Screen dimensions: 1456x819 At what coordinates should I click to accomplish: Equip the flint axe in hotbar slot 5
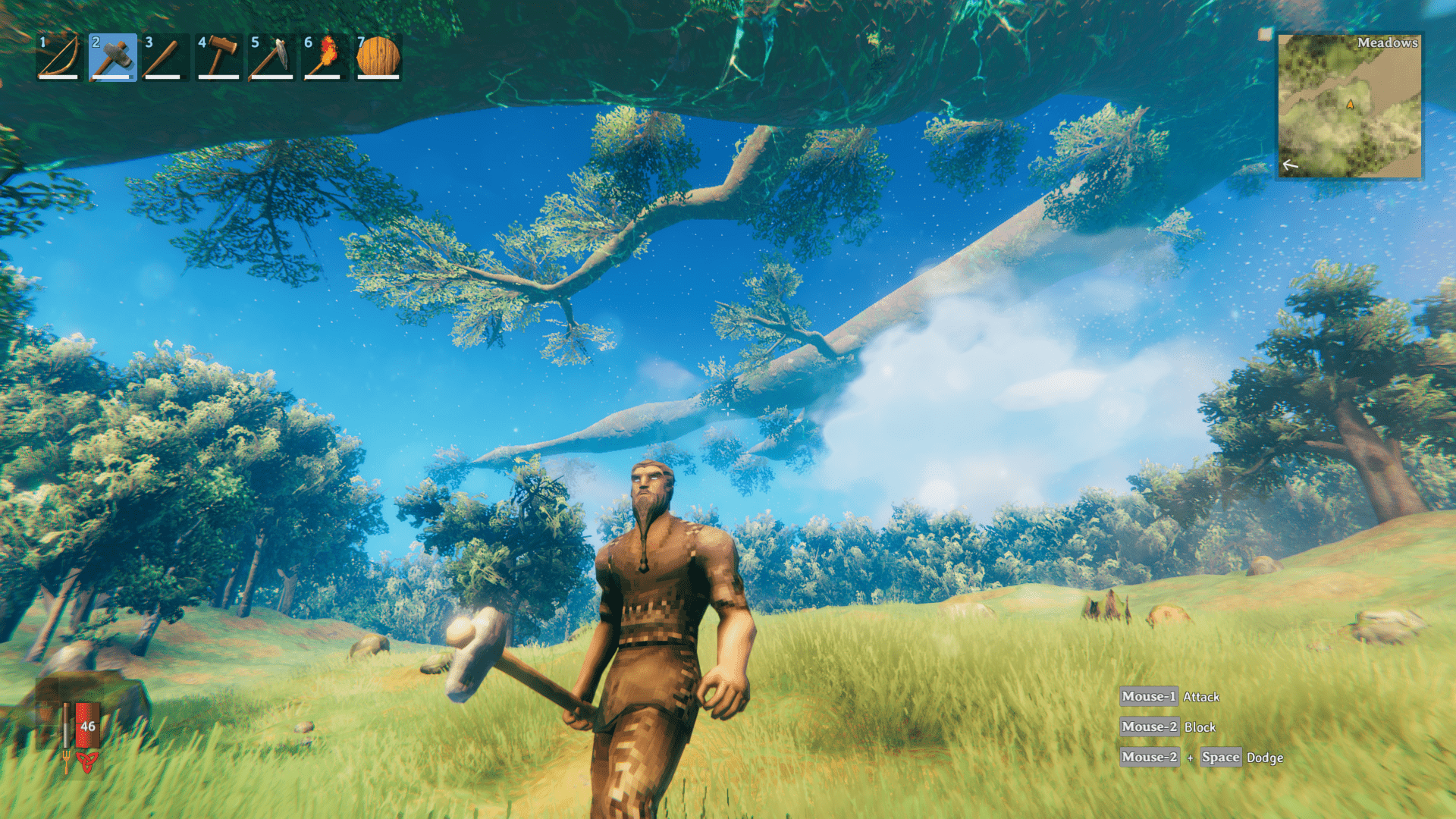[x=270, y=58]
